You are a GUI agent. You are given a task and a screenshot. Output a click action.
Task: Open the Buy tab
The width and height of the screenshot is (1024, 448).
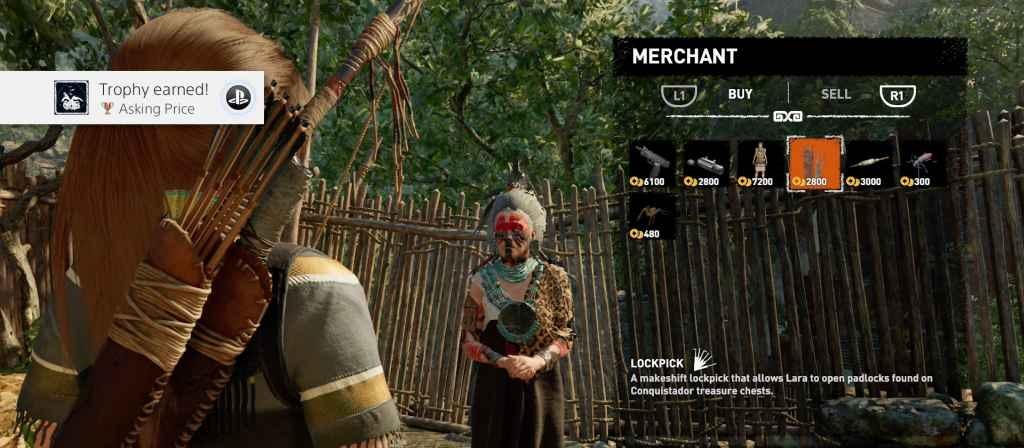click(x=740, y=95)
